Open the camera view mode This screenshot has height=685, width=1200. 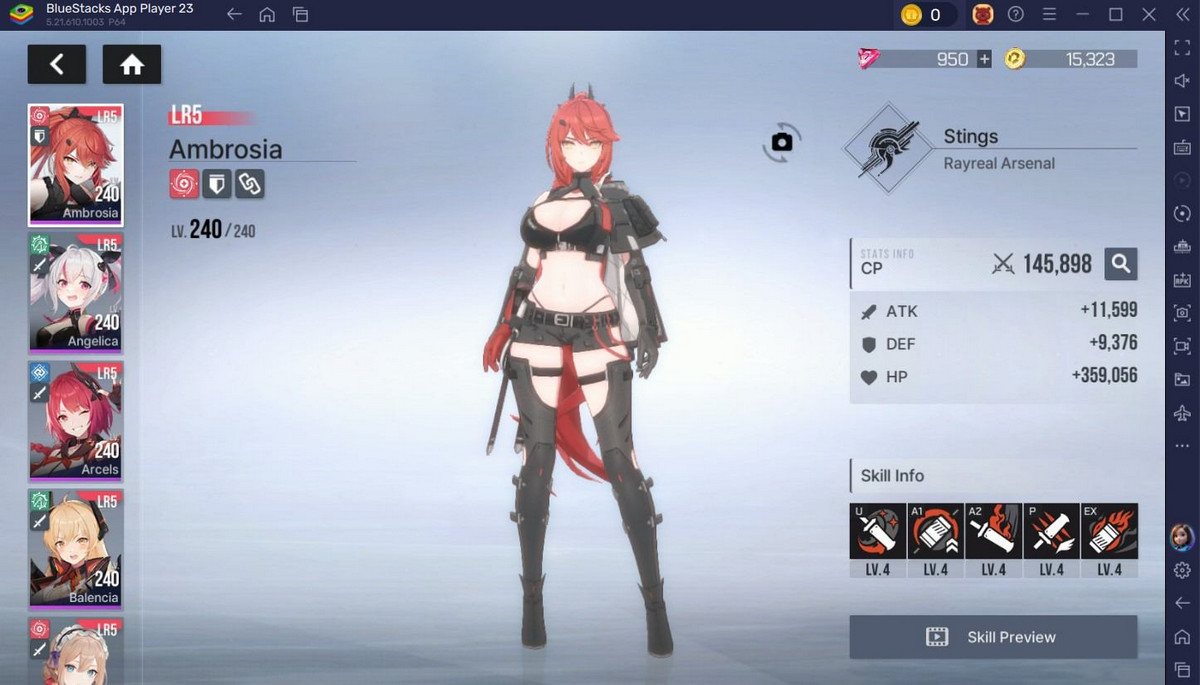point(782,143)
